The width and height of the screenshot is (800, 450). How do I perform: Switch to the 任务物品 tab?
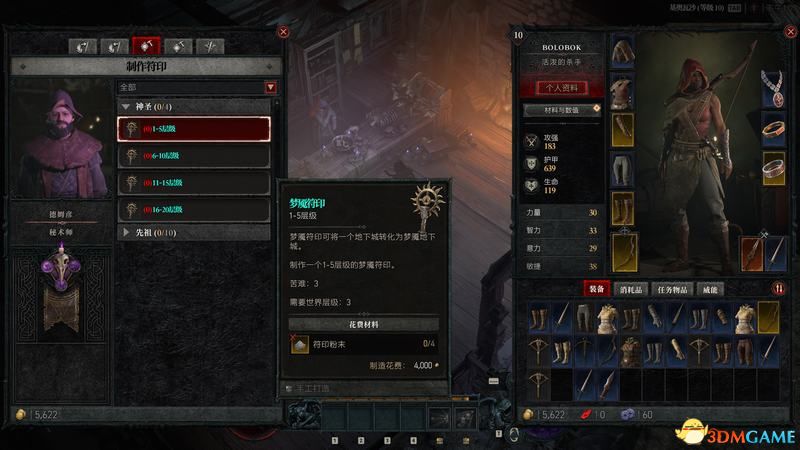(x=675, y=289)
